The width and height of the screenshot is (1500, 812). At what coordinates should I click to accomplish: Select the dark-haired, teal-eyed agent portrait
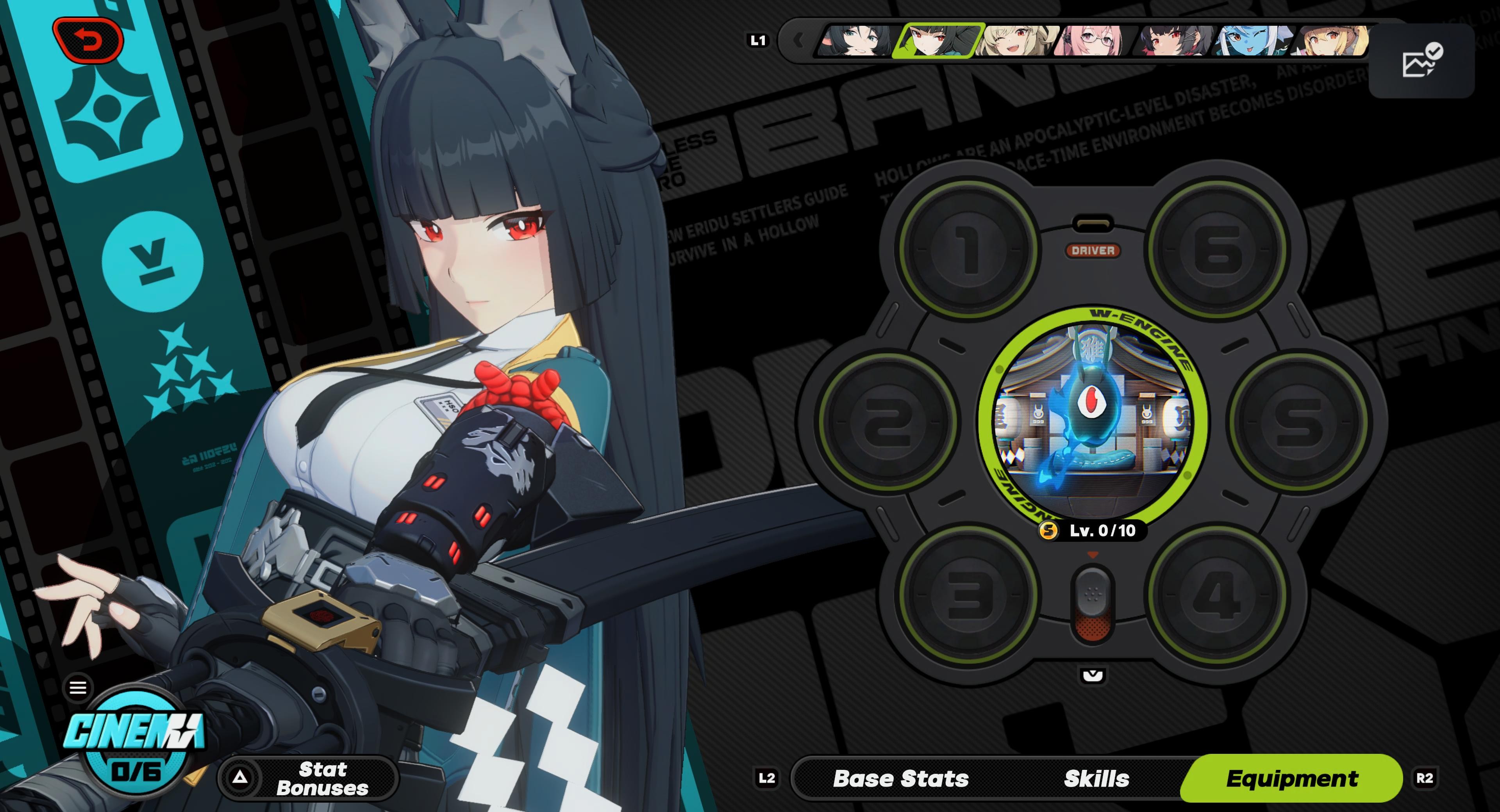[856, 40]
